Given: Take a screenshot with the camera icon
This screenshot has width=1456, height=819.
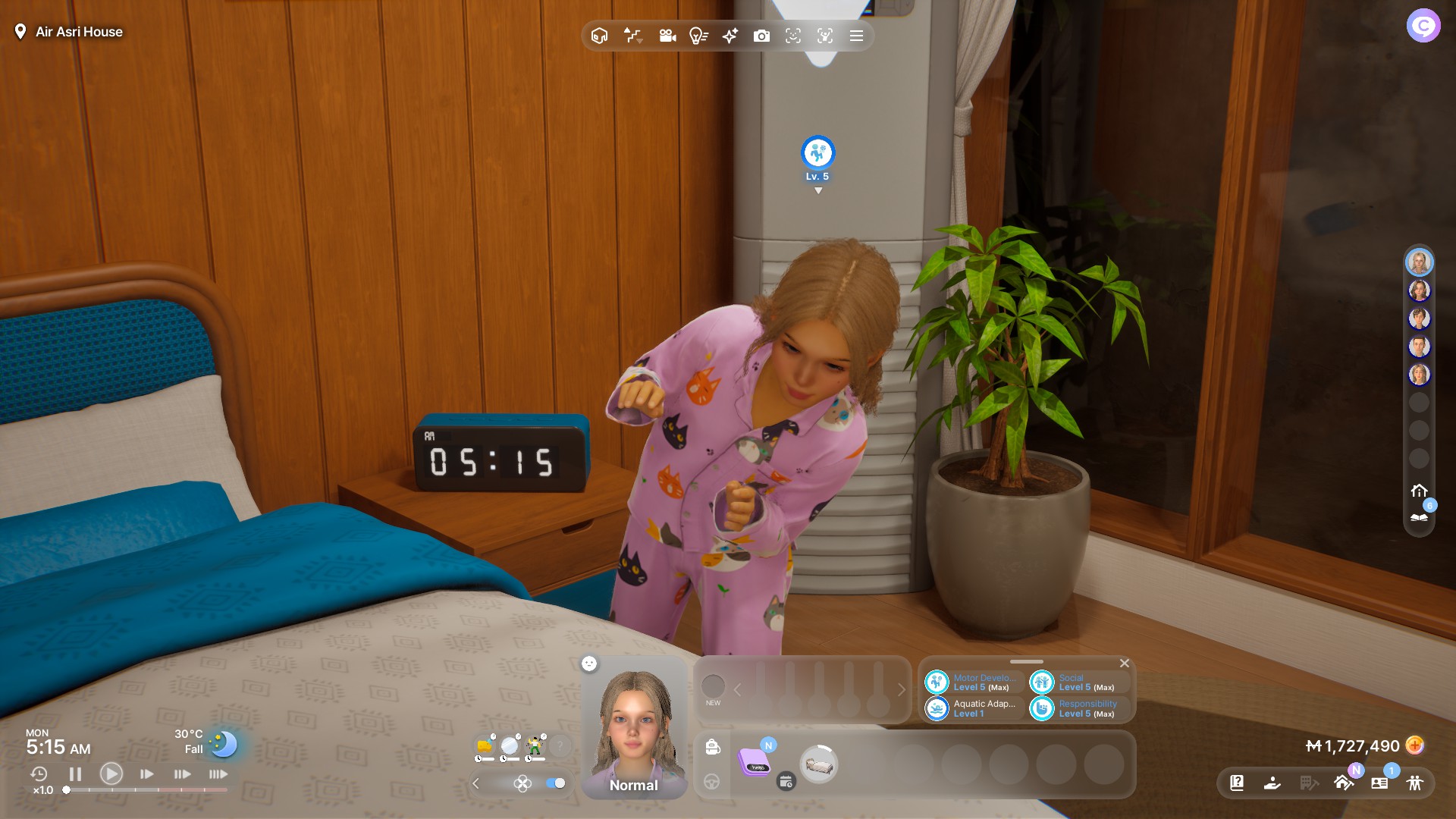Looking at the screenshot, I should [x=761, y=36].
